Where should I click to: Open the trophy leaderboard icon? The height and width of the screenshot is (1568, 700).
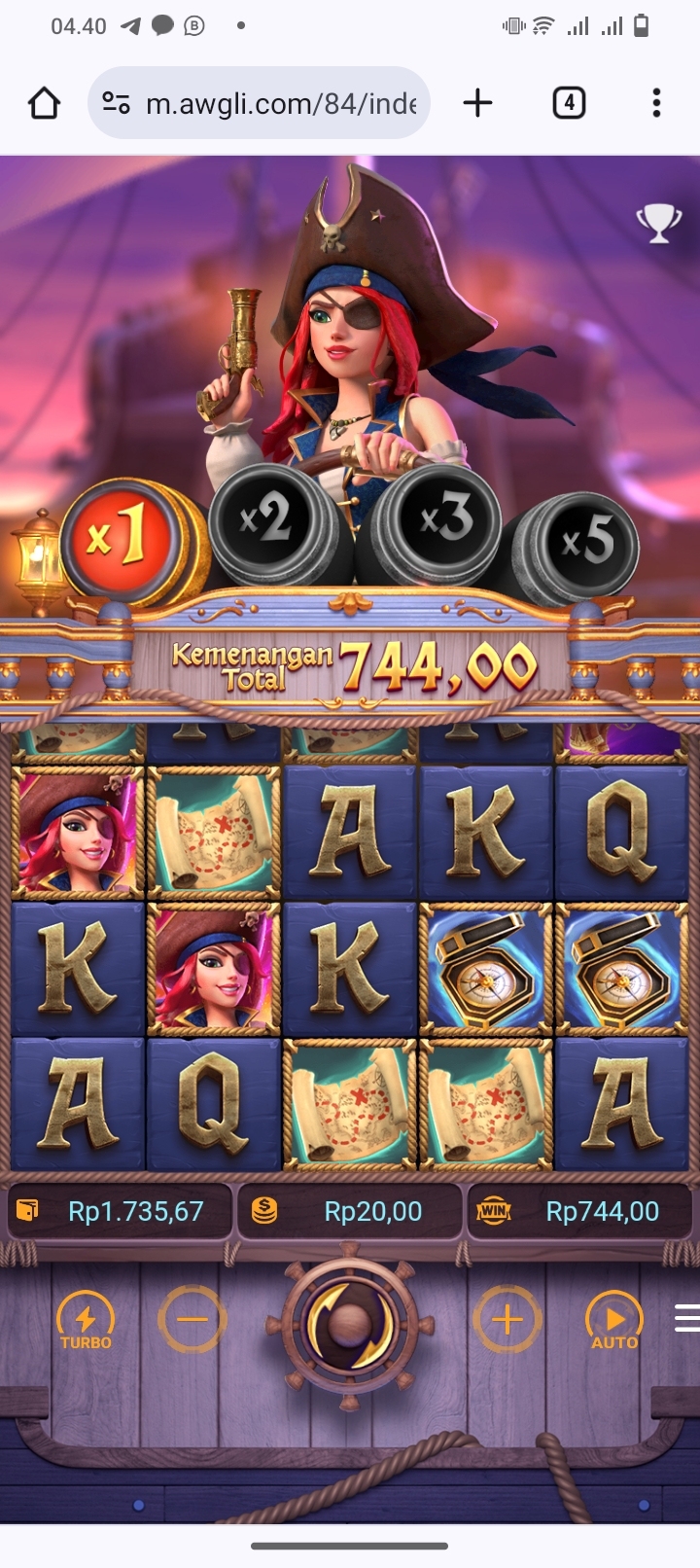pyautogui.click(x=658, y=223)
